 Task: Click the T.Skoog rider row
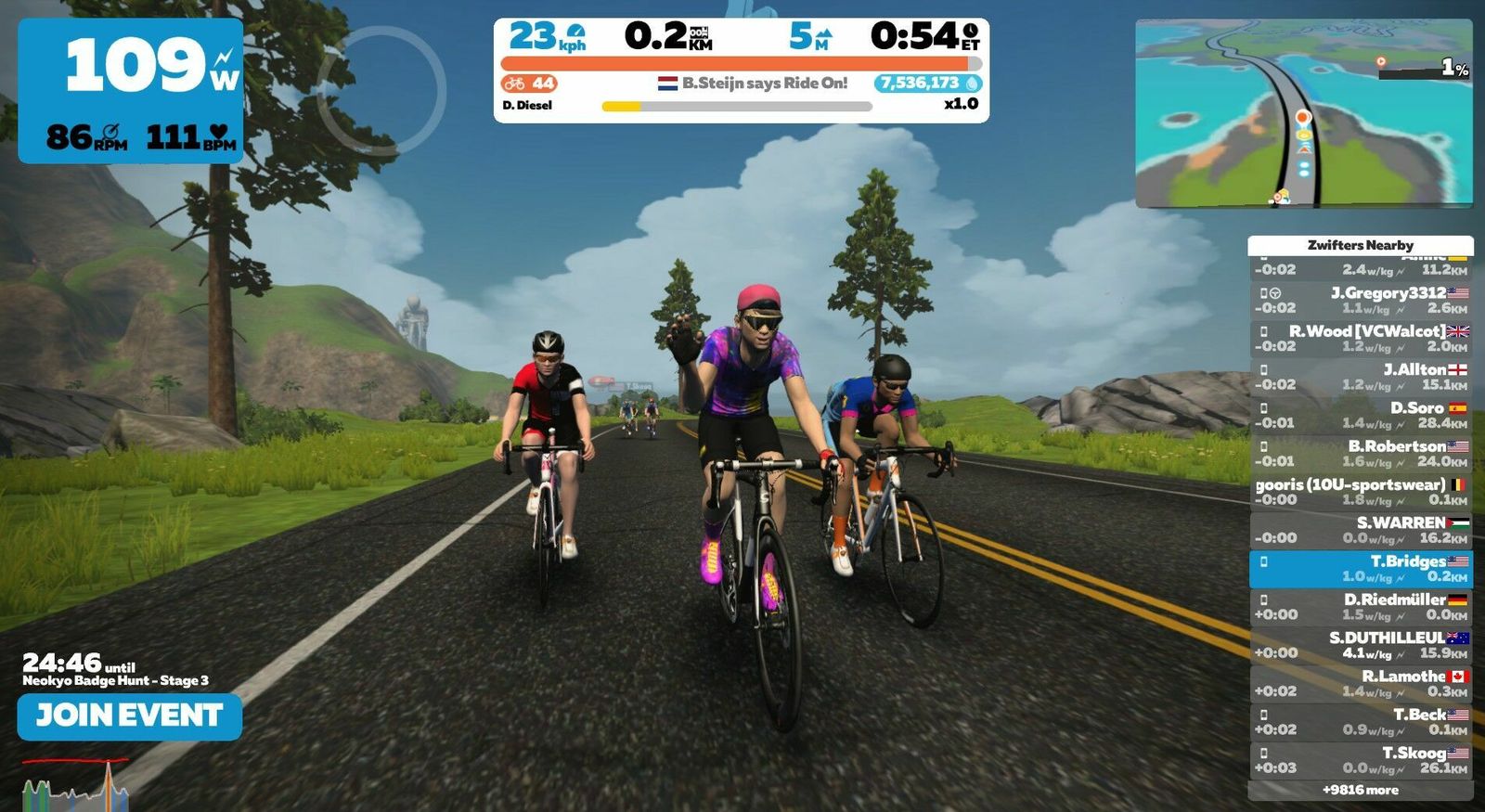(1360, 760)
